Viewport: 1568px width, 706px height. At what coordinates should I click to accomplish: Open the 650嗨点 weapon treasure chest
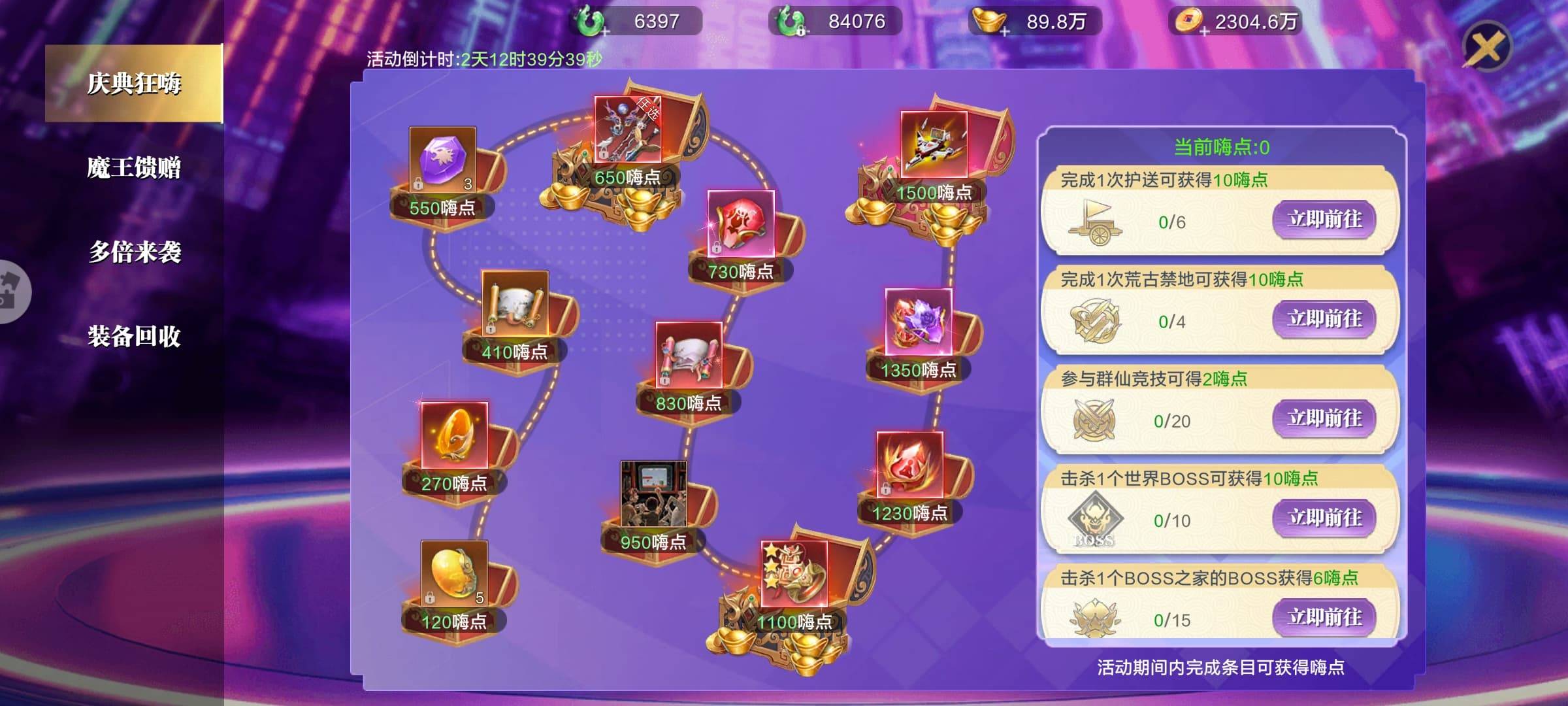[x=627, y=131]
